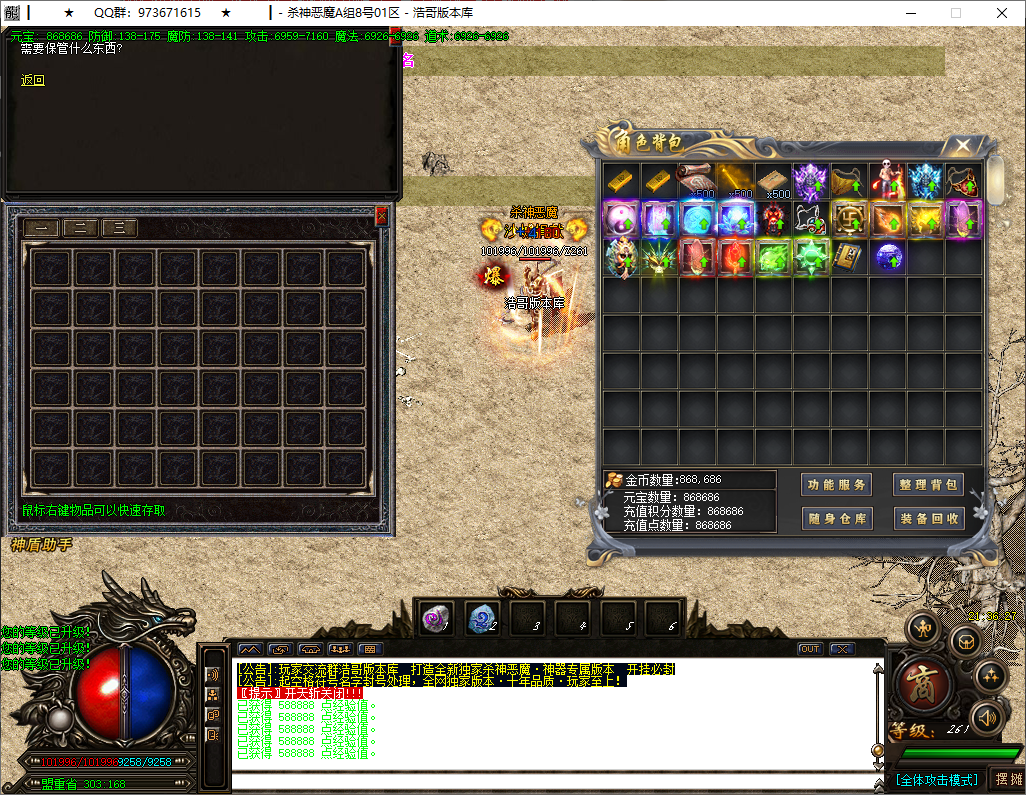The height and width of the screenshot is (795, 1026).
Task: Sort the bag with 整理背包
Action: (x=928, y=485)
